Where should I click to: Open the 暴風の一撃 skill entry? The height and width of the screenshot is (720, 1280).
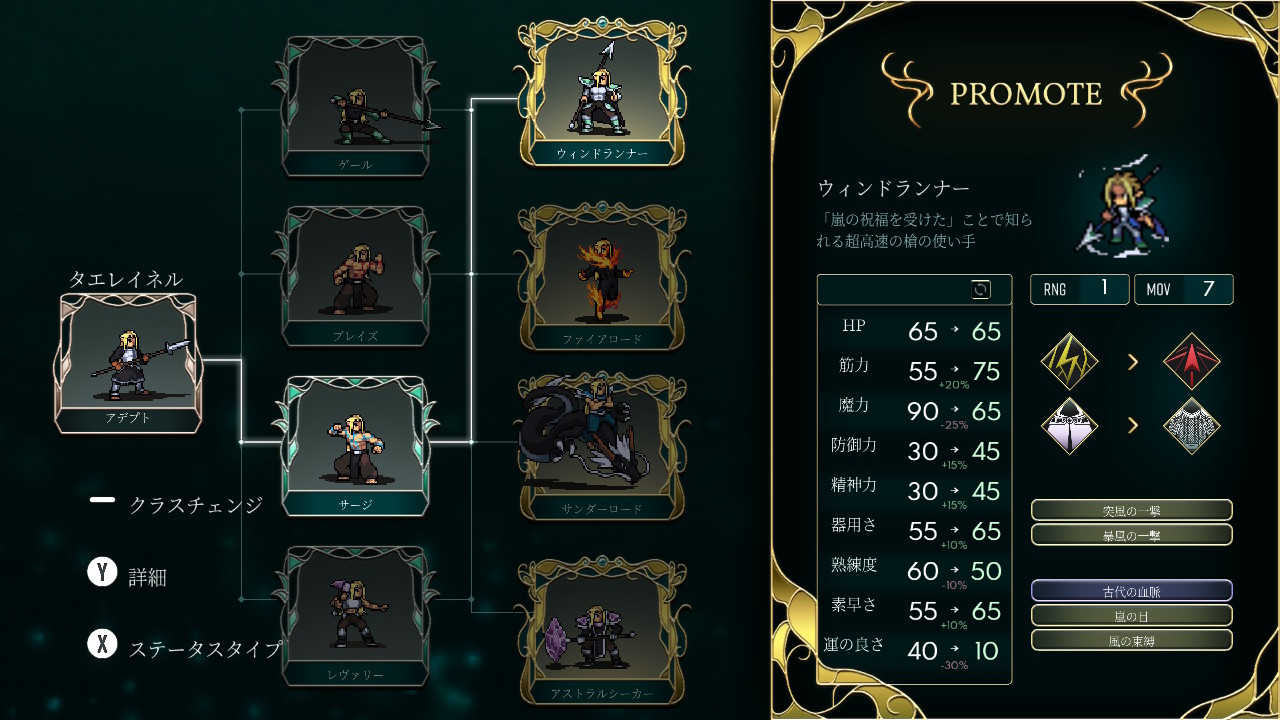pyautogui.click(x=1131, y=535)
